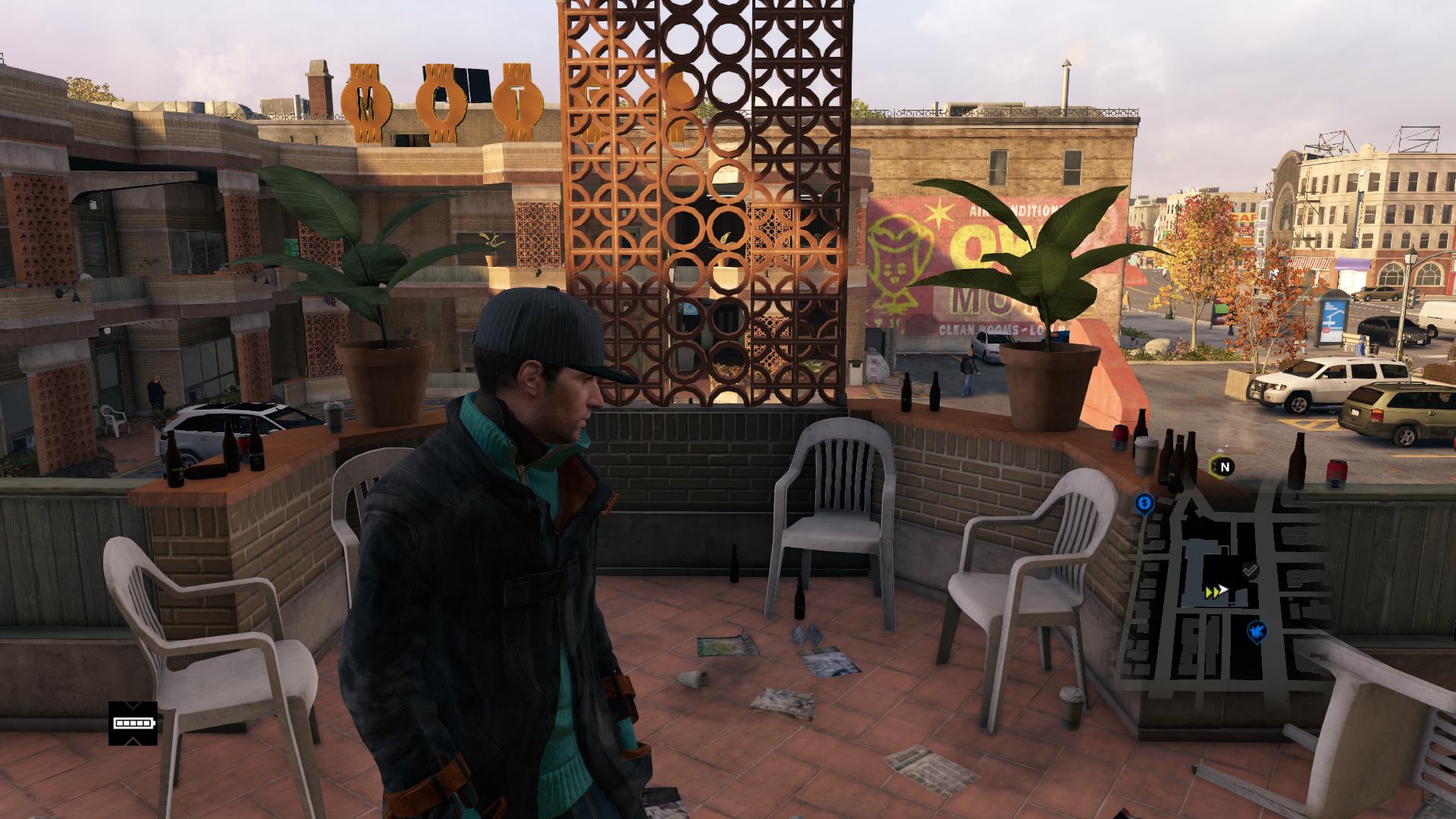Select the blue splash-shaped pin on minimap

pyautogui.click(x=1257, y=629)
